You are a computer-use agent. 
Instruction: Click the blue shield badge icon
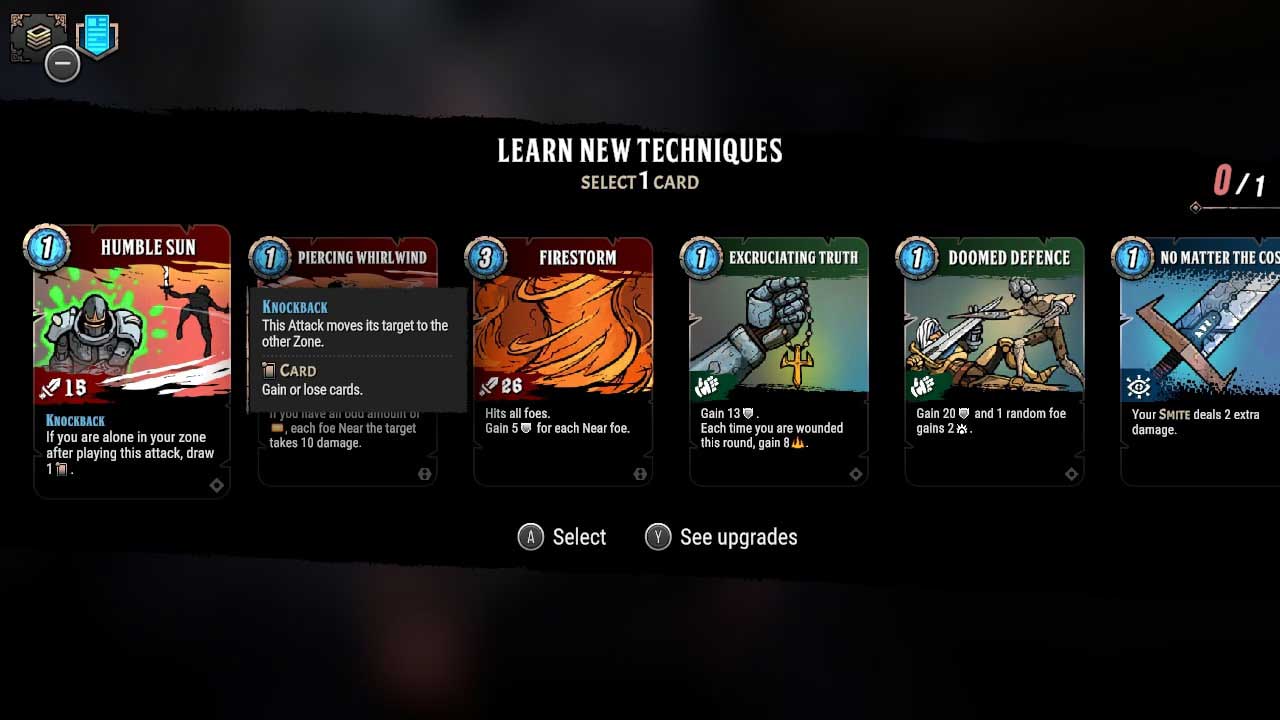point(97,36)
